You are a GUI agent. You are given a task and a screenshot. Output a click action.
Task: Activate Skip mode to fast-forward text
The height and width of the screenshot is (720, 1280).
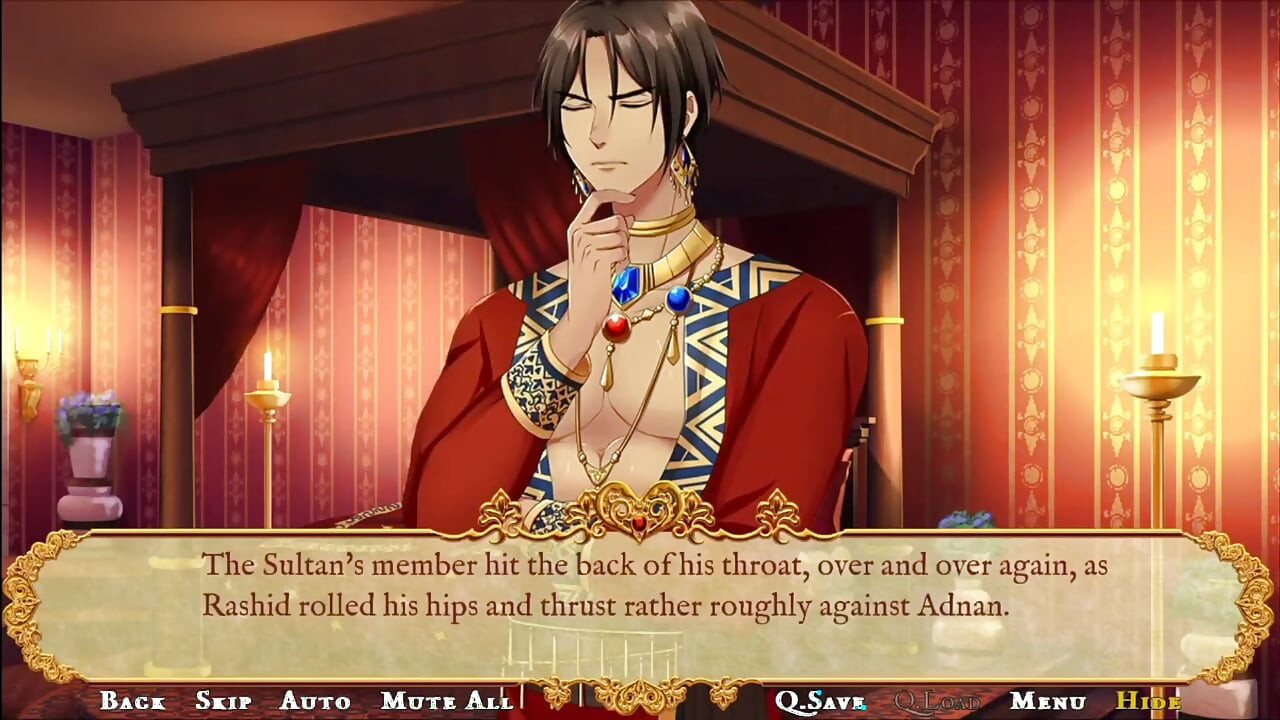pos(224,702)
